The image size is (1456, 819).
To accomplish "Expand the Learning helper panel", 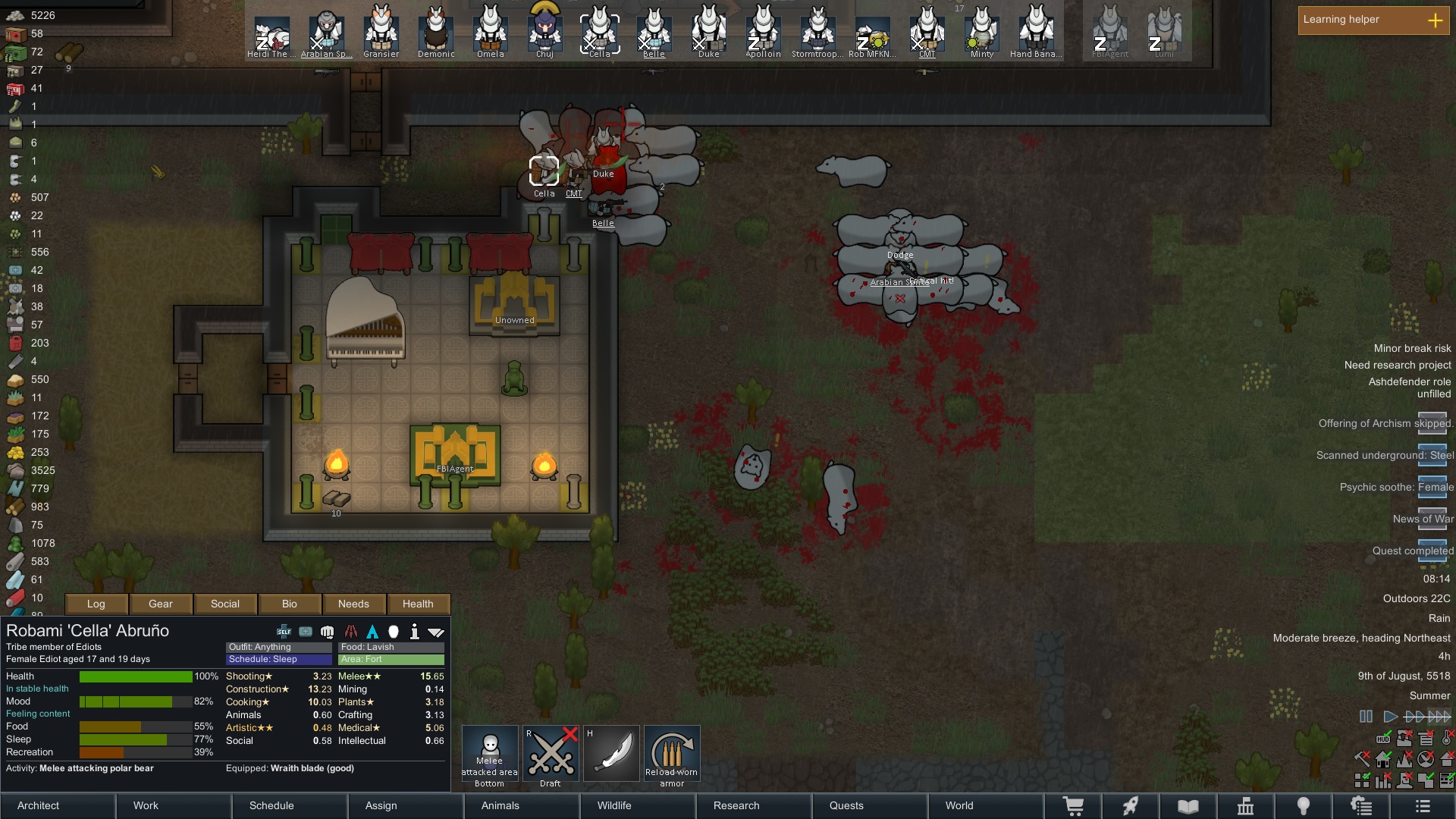I will coord(1435,20).
